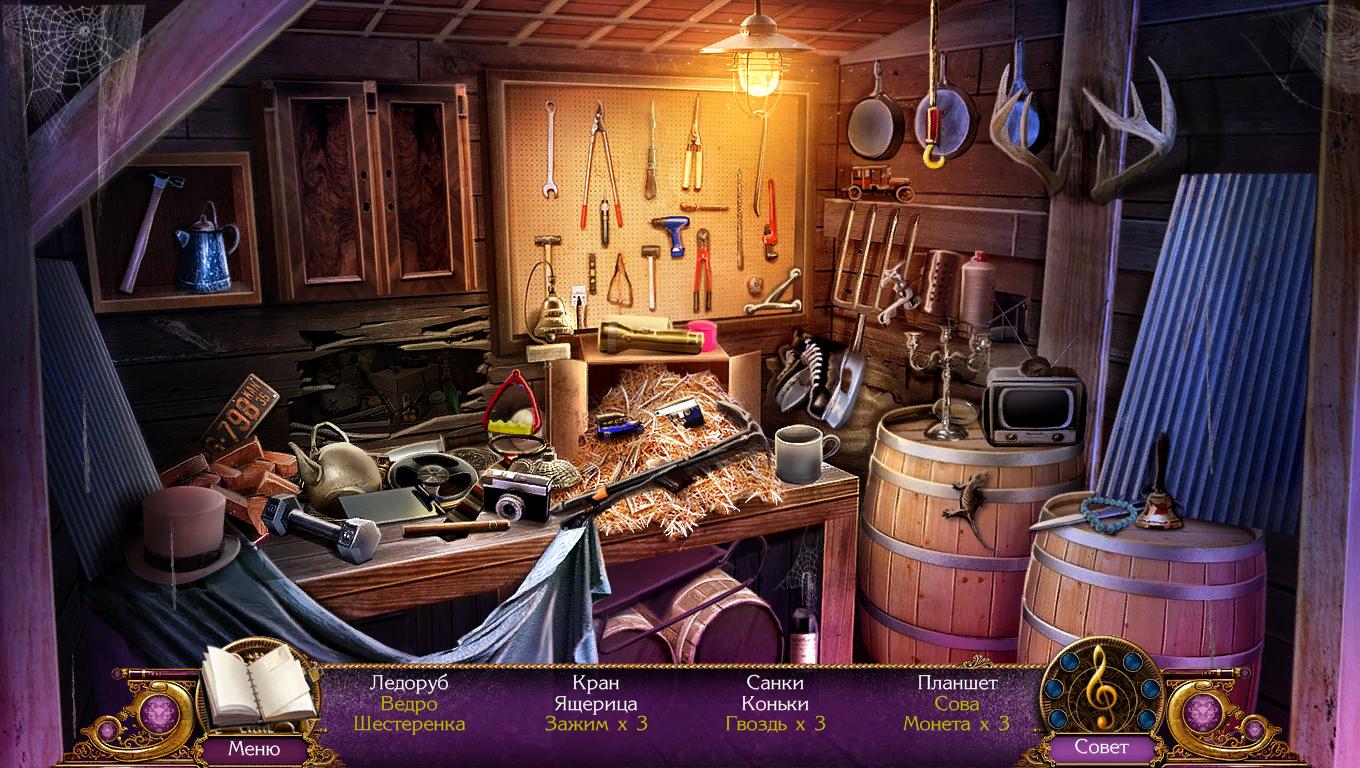Select the Кран list entry

pyautogui.click(x=596, y=683)
